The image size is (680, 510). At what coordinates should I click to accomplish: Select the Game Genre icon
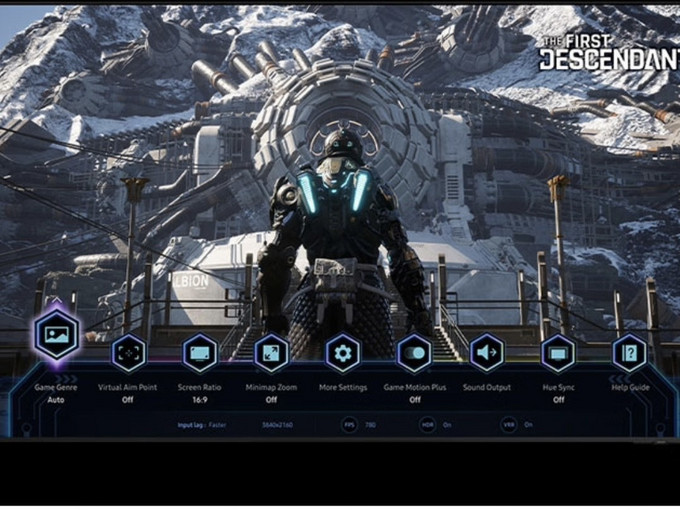coord(56,335)
